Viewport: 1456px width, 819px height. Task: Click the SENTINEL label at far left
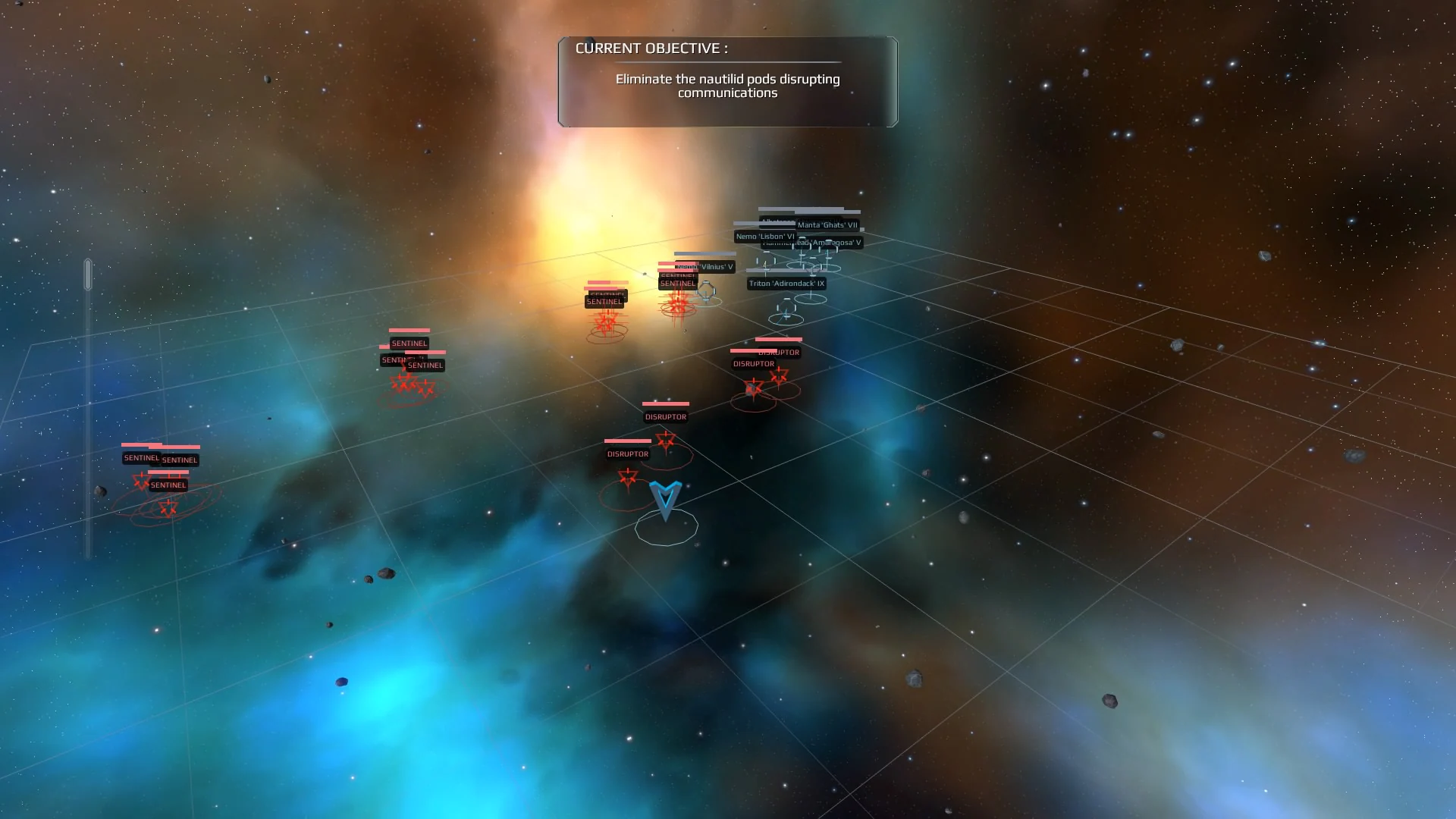[142, 458]
